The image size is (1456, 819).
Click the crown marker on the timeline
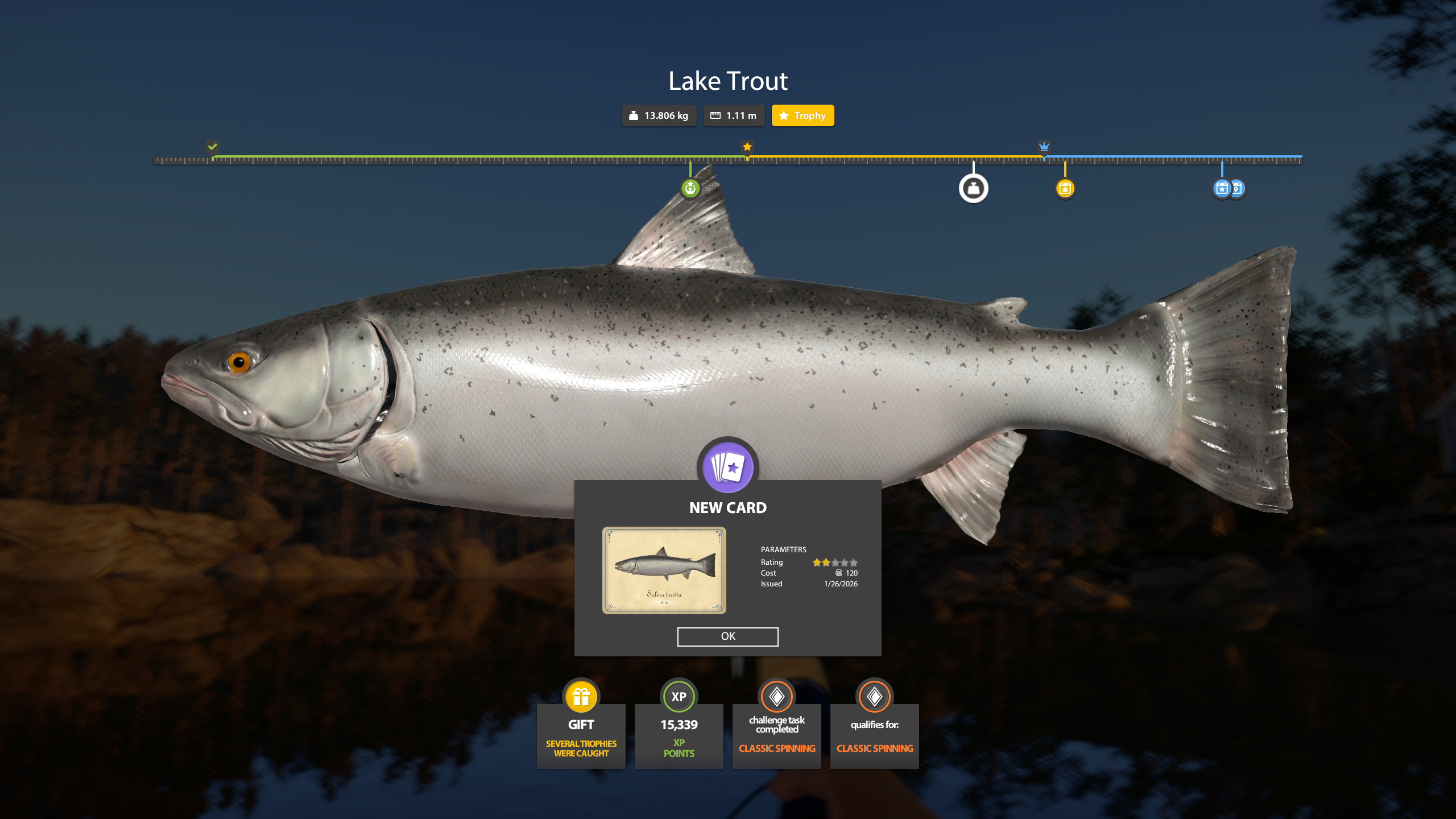click(x=1045, y=147)
